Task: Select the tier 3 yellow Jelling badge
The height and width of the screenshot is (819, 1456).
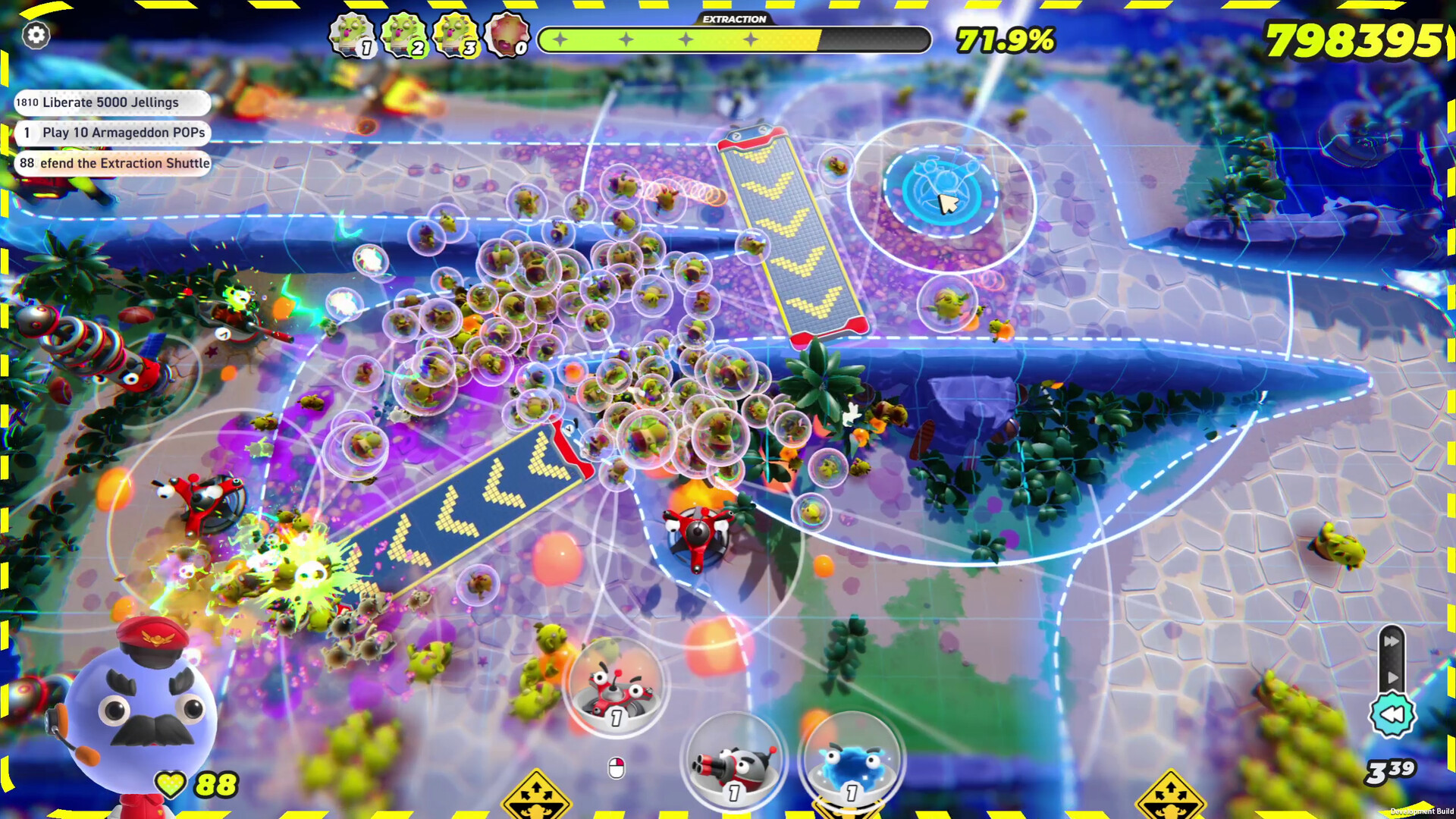Action: point(453,33)
